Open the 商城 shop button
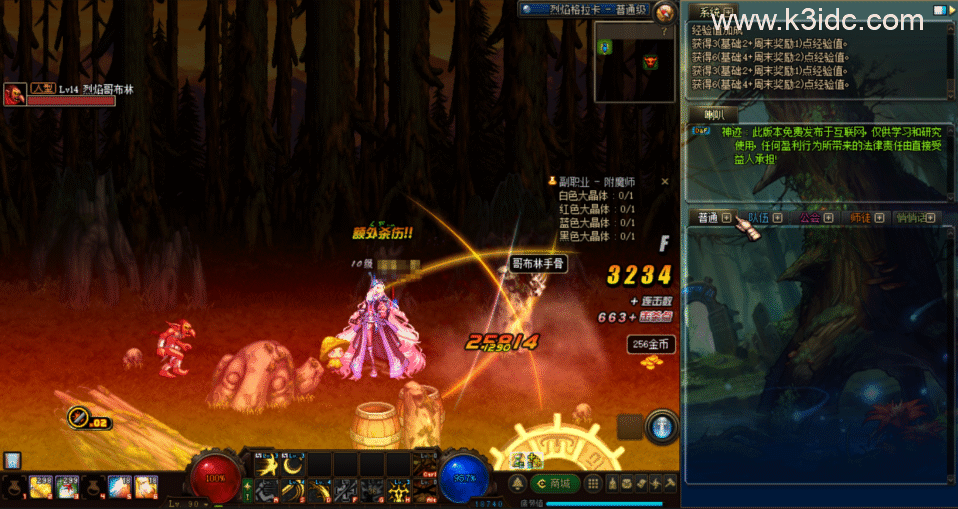Screen dimensions: 958x509 coord(559,484)
